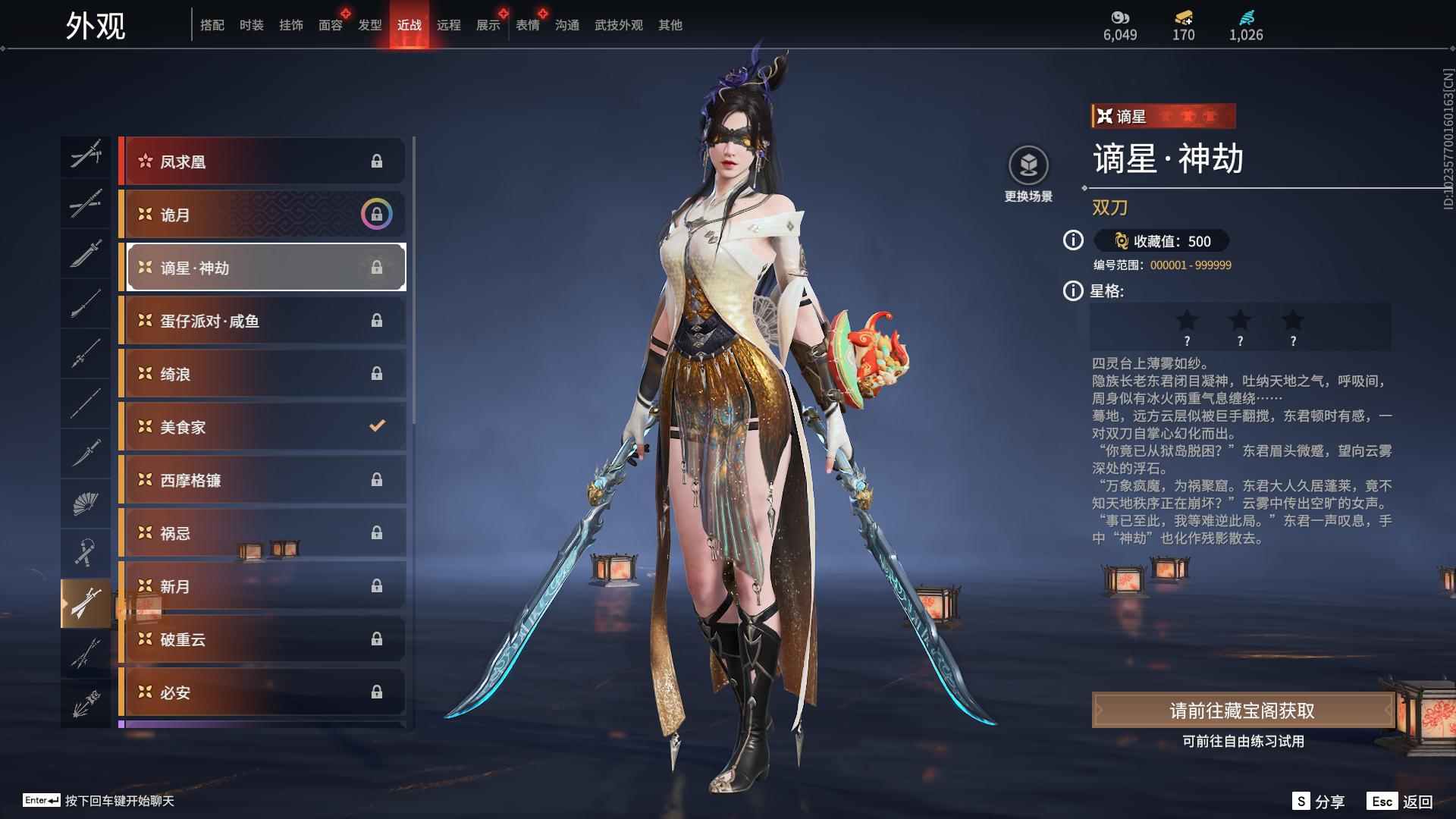Select the topmost crossed-blades weapon icon
Image resolution: width=1456 pixels, height=819 pixels.
pyautogui.click(x=86, y=155)
